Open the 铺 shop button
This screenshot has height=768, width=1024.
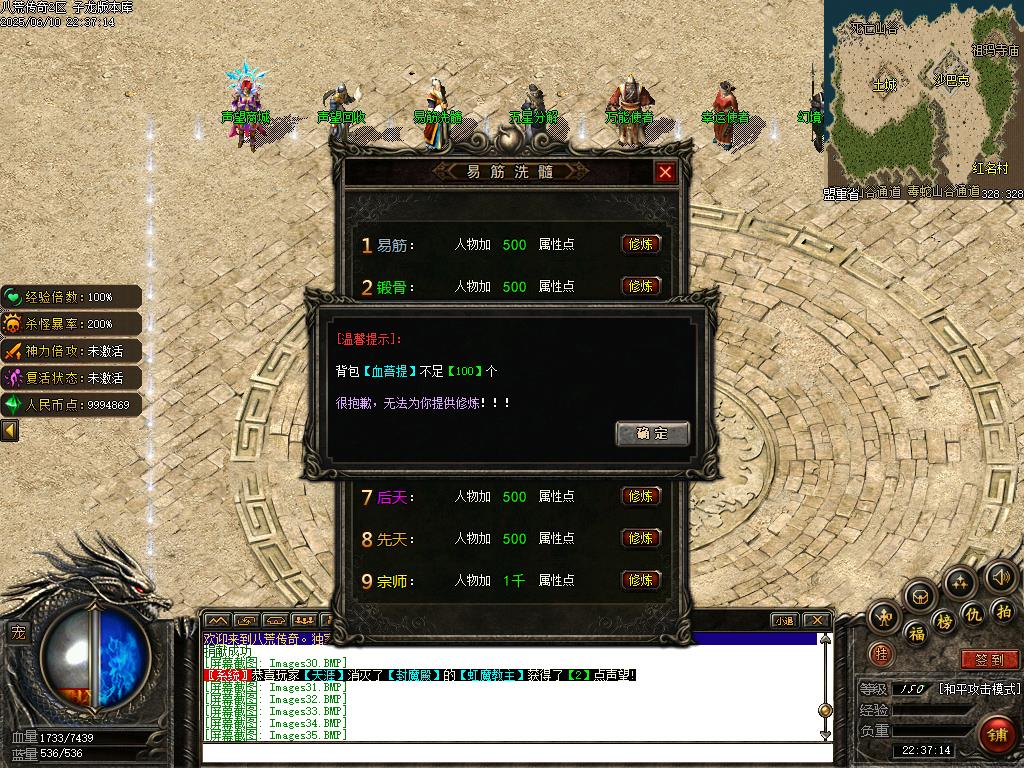coord(997,735)
